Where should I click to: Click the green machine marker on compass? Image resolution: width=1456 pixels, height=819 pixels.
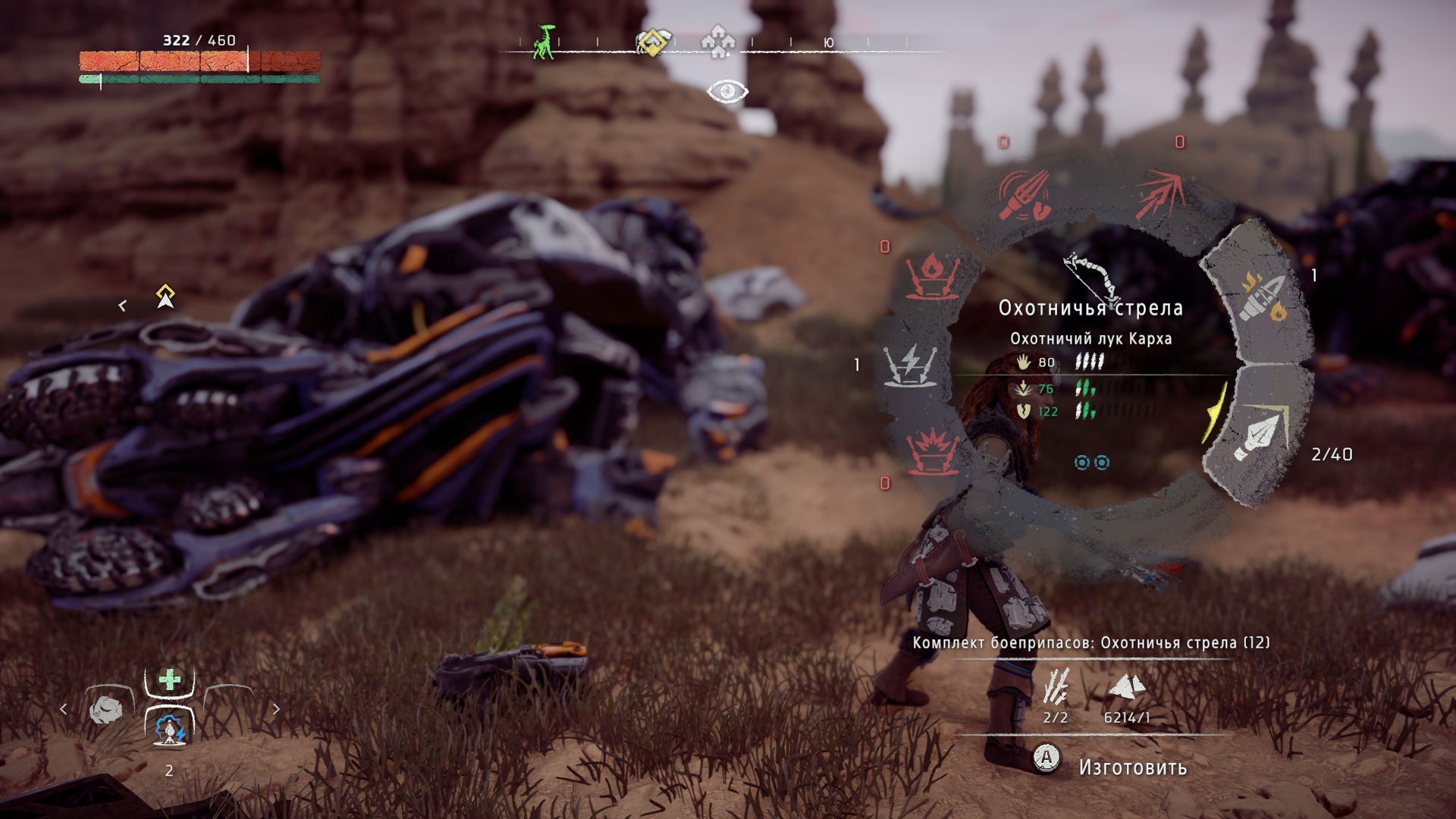click(x=543, y=42)
